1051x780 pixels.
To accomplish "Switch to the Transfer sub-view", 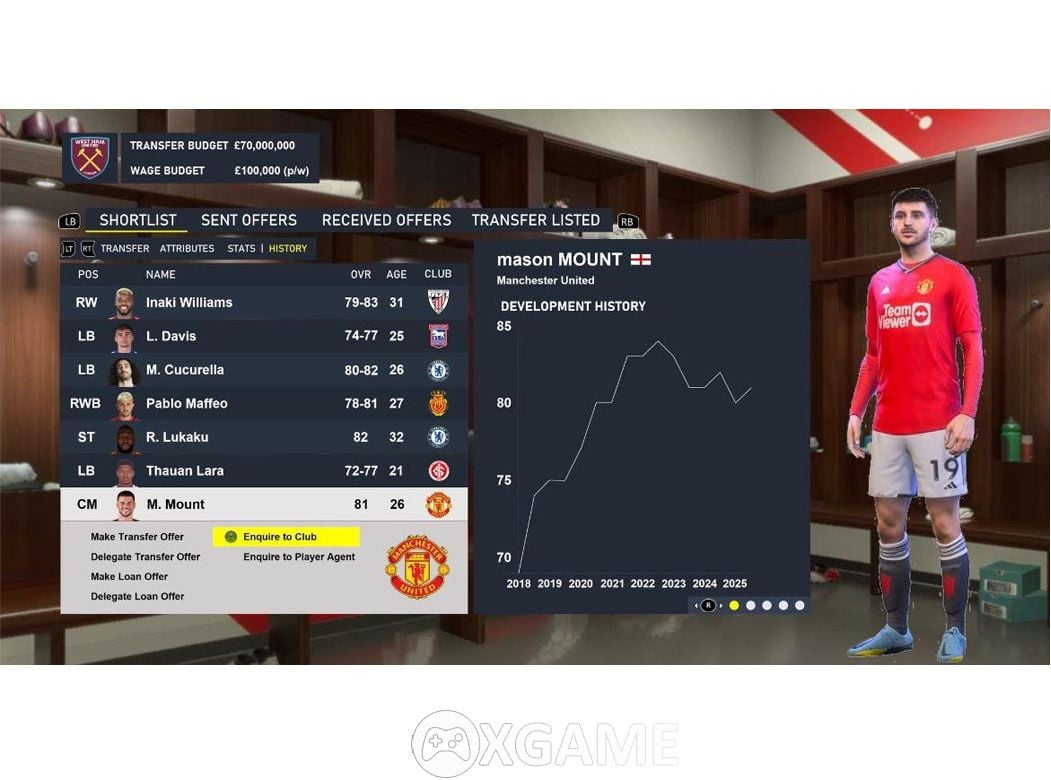I will (x=125, y=248).
